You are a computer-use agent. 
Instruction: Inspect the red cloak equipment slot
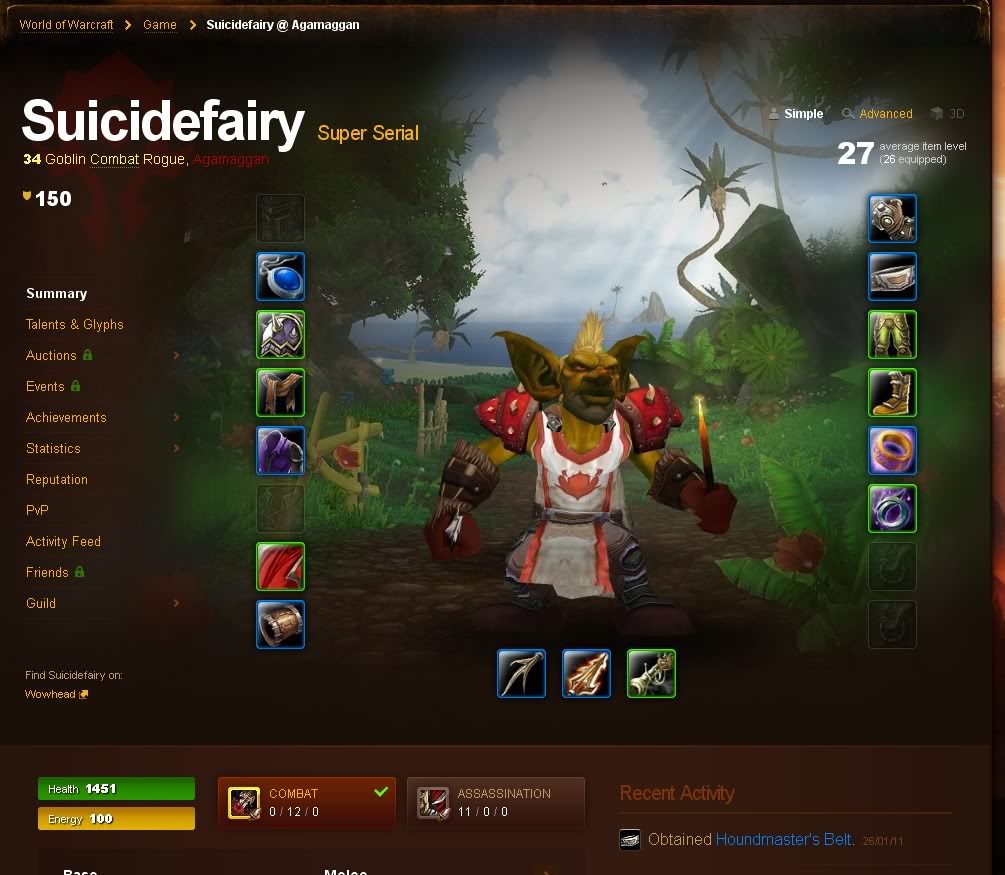(280, 567)
